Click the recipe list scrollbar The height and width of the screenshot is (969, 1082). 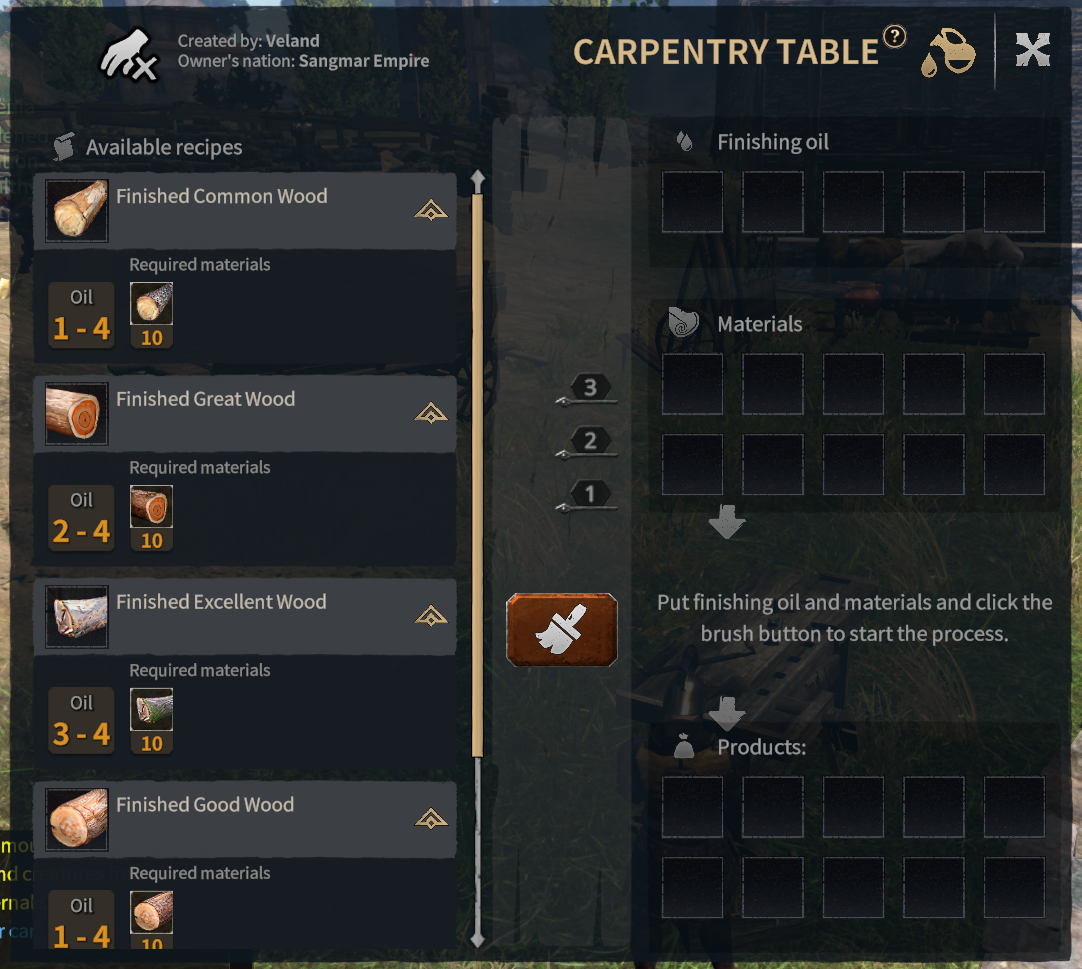(x=477, y=470)
